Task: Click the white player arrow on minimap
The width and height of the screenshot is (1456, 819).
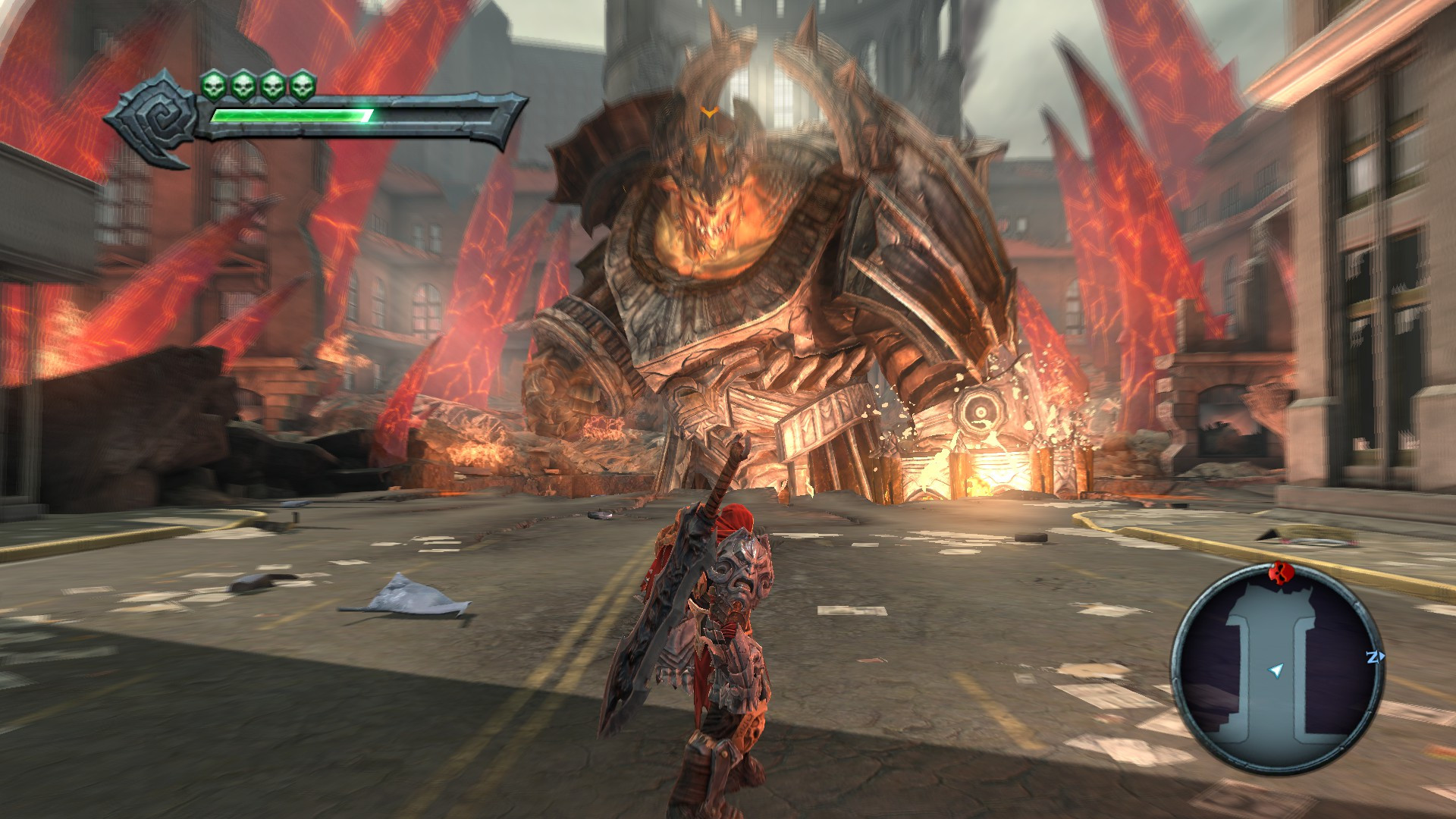Action: (x=1277, y=670)
